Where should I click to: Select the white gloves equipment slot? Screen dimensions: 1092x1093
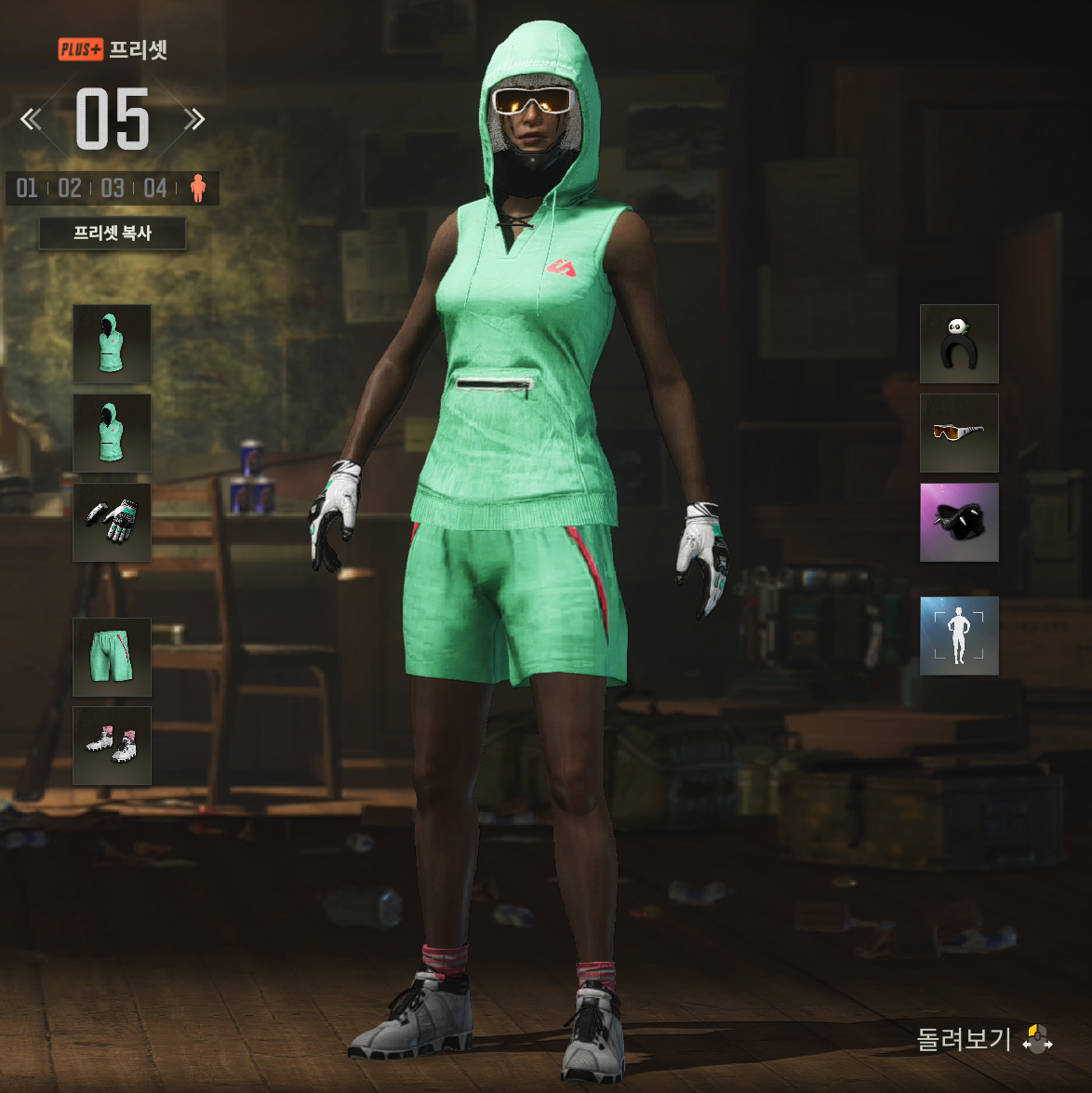pyautogui.click(x=112, y=522)
